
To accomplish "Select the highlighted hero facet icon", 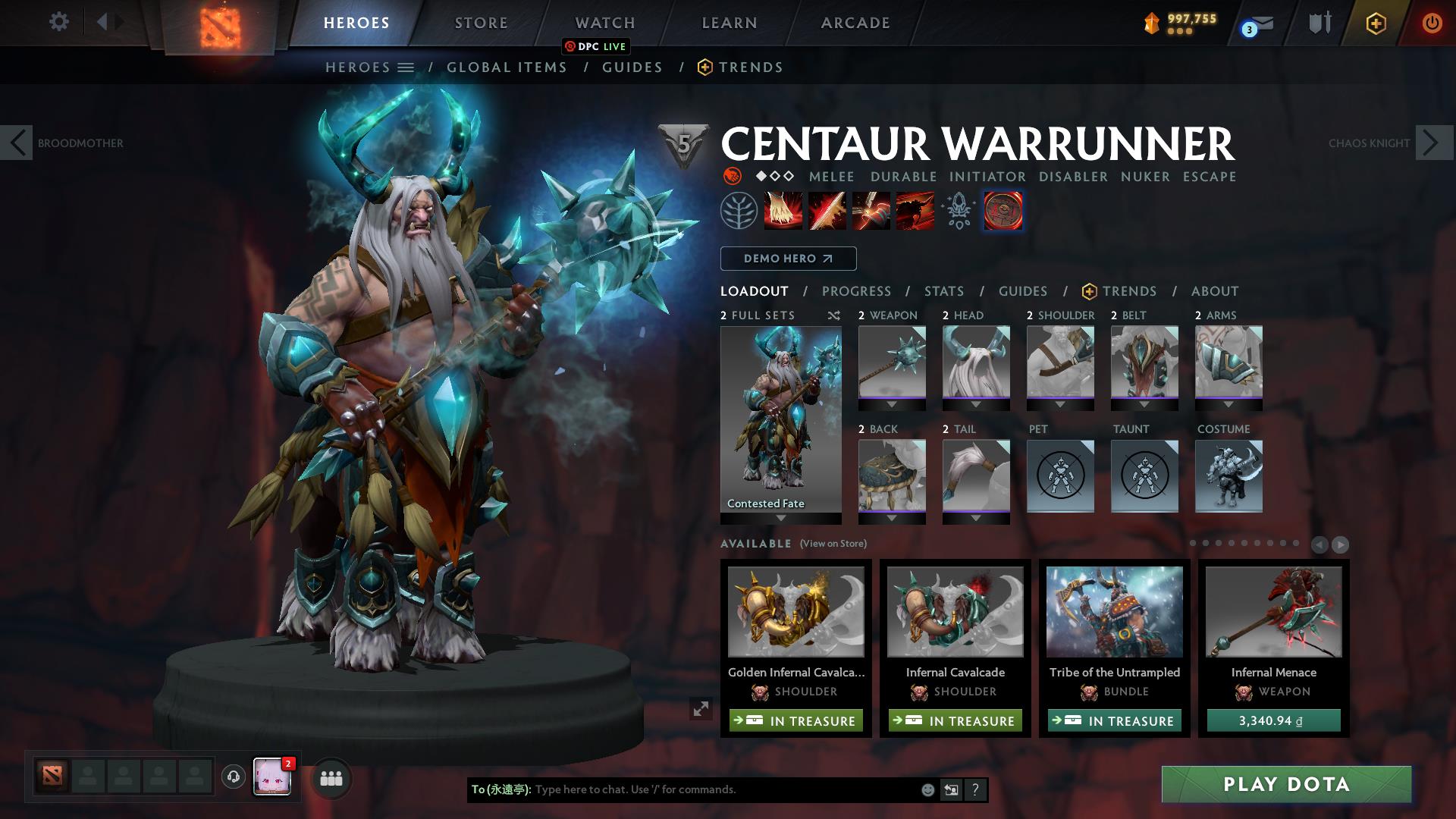I will pos(1003,211).
